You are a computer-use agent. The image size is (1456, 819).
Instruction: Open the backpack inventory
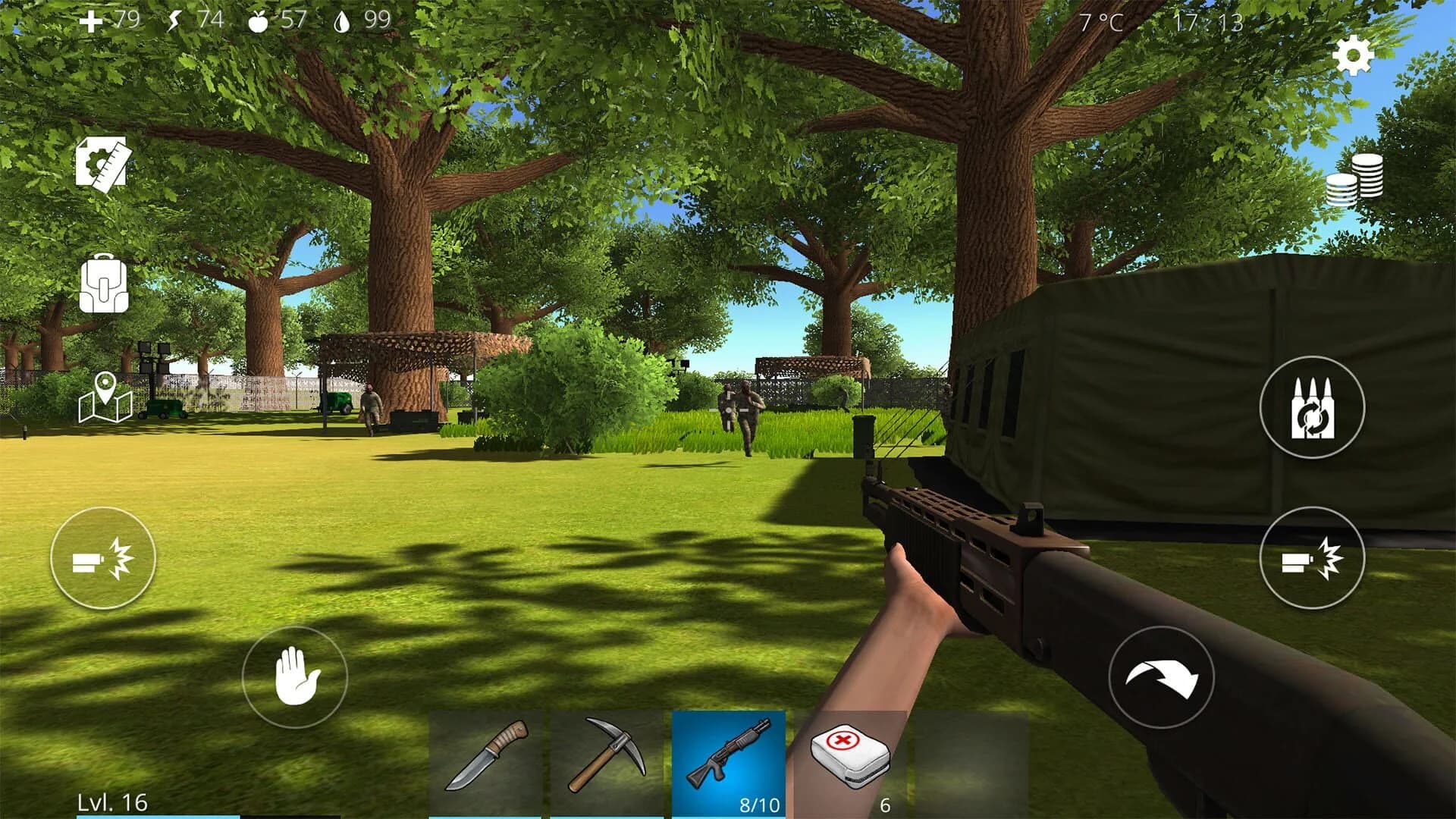[104, 287]
